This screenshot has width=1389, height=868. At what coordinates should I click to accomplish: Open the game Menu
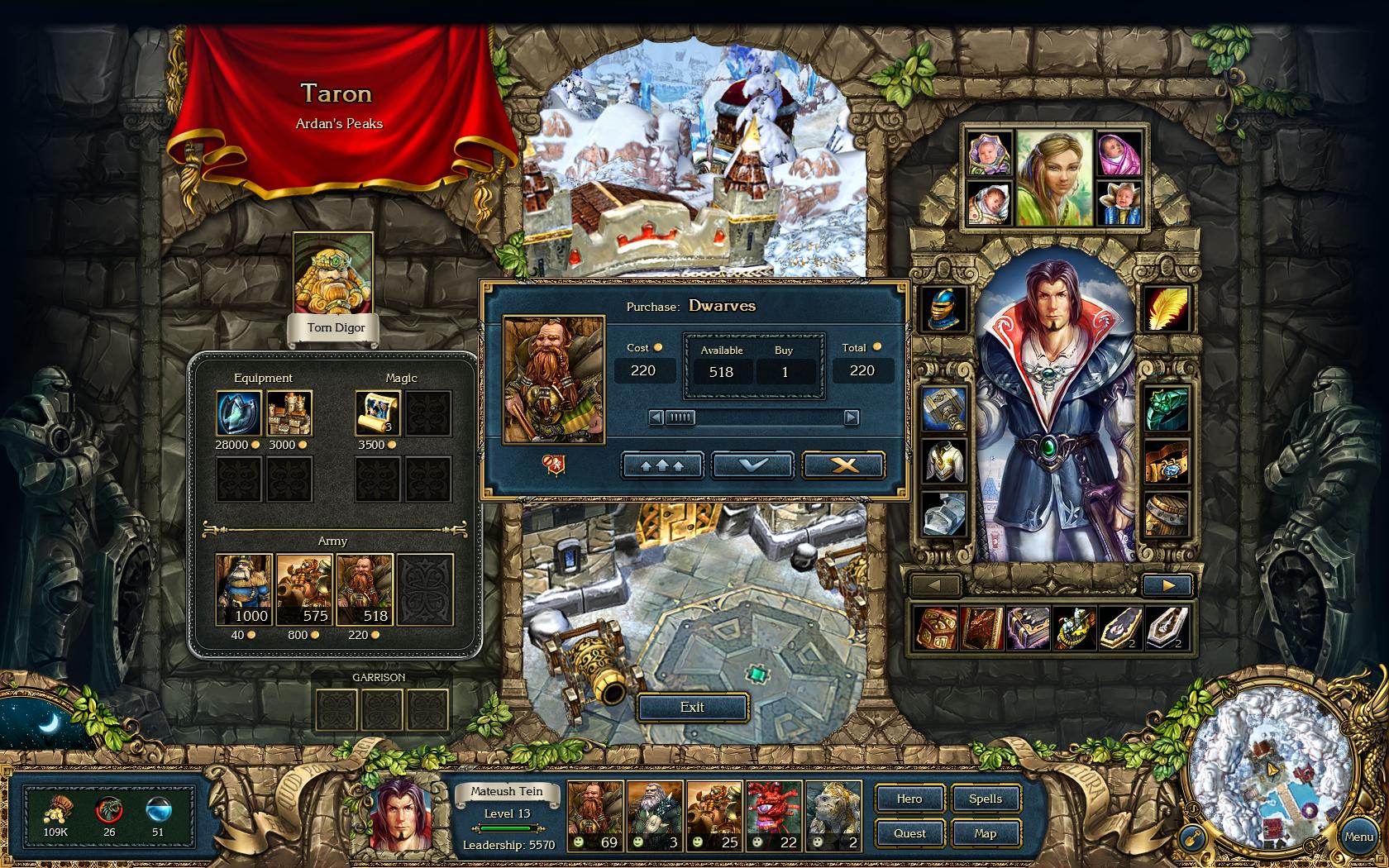click(1358, 837)
